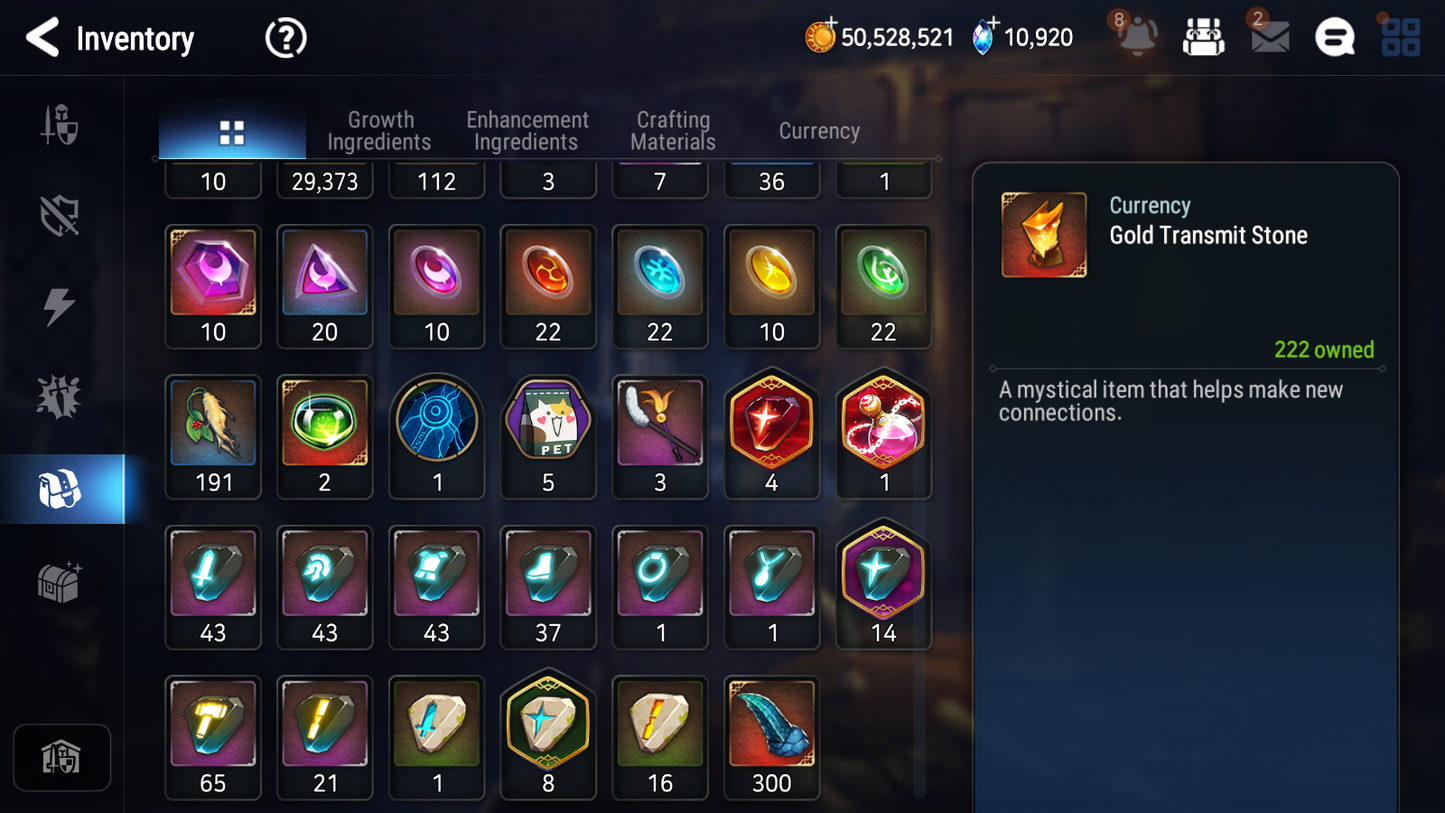
Task: Open the sword and shield sidebar category
Action: 60,126
